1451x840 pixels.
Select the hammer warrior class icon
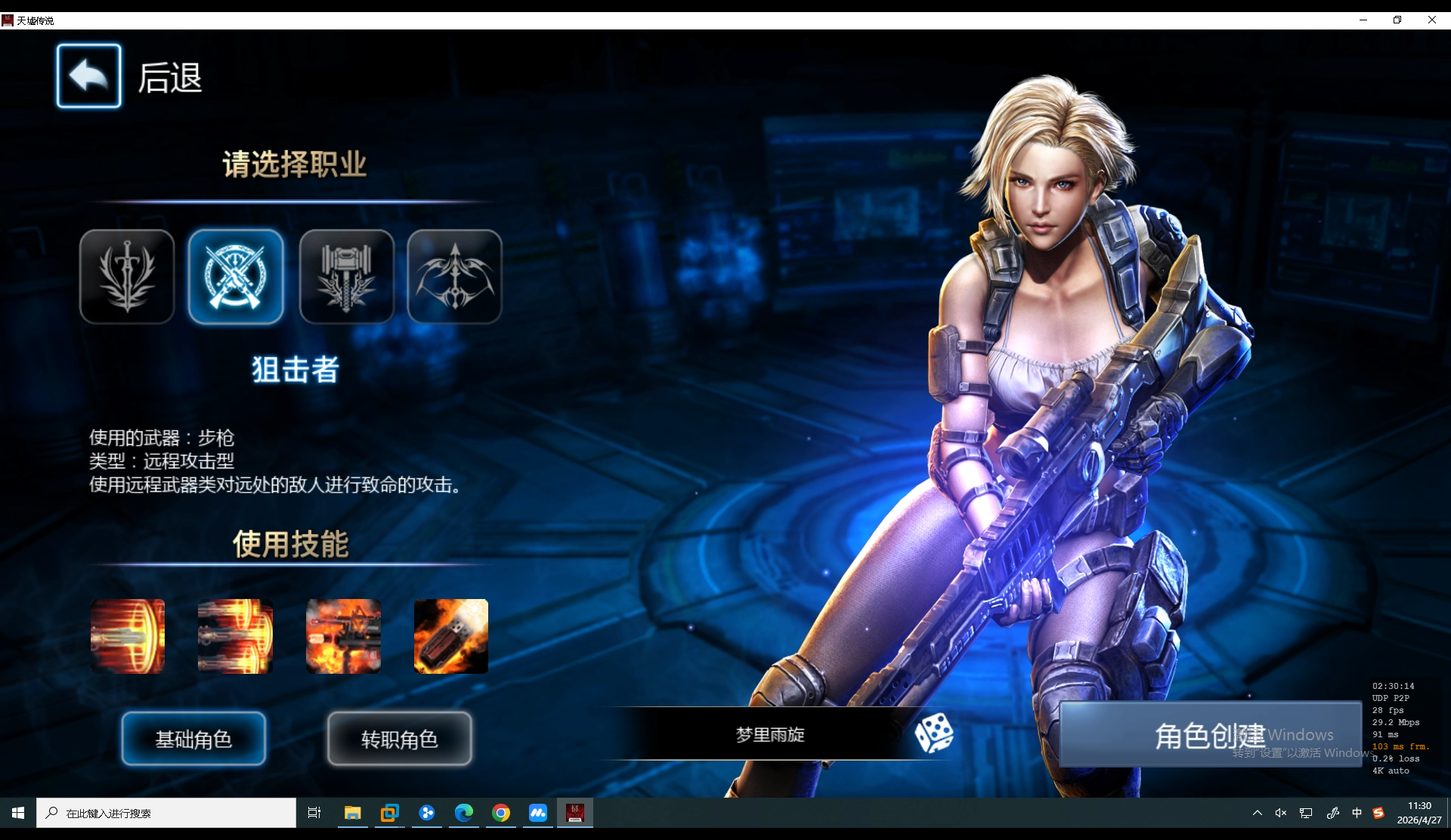pos(346,276)
